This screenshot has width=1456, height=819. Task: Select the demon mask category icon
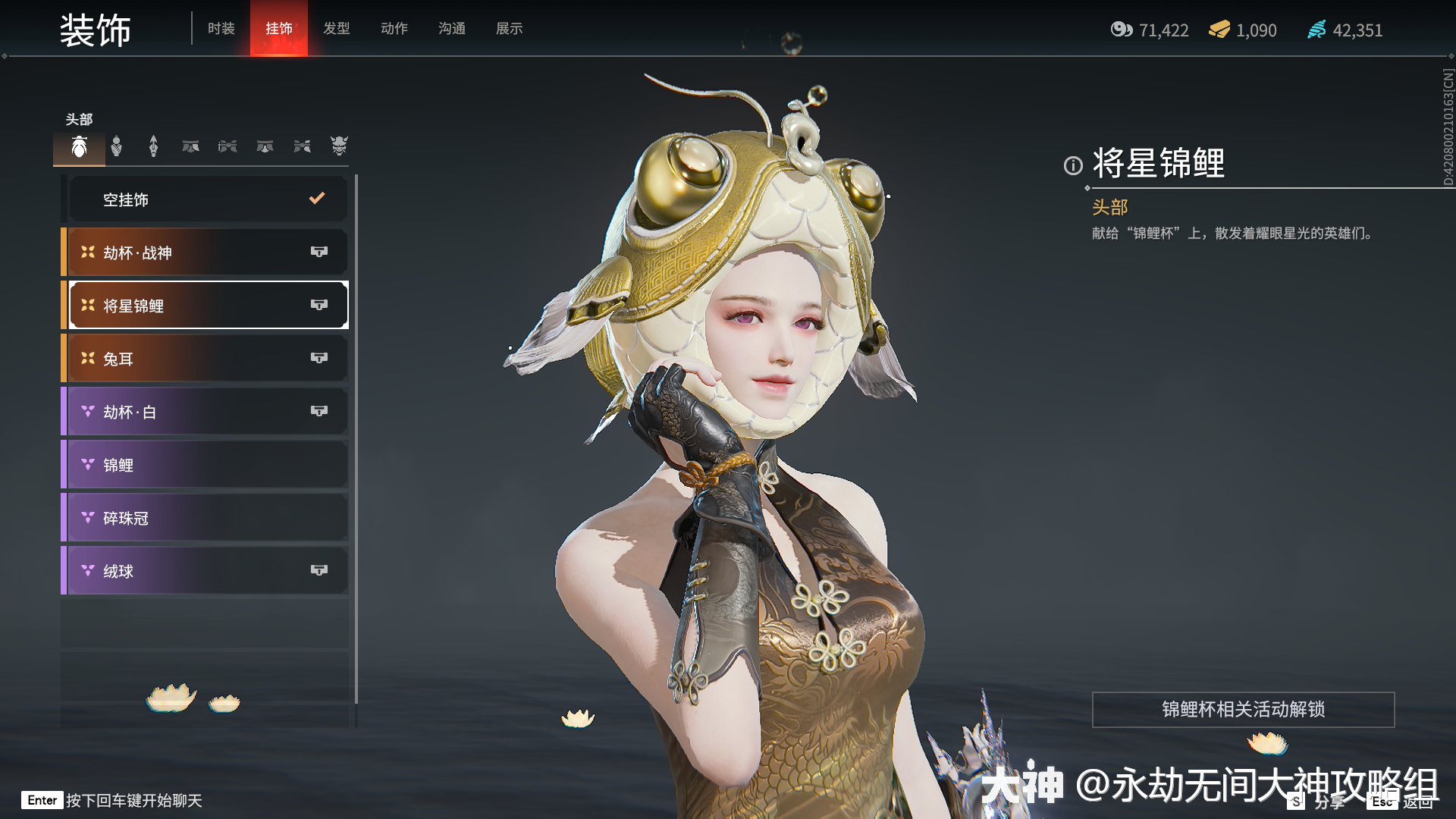tap(338, 146)
